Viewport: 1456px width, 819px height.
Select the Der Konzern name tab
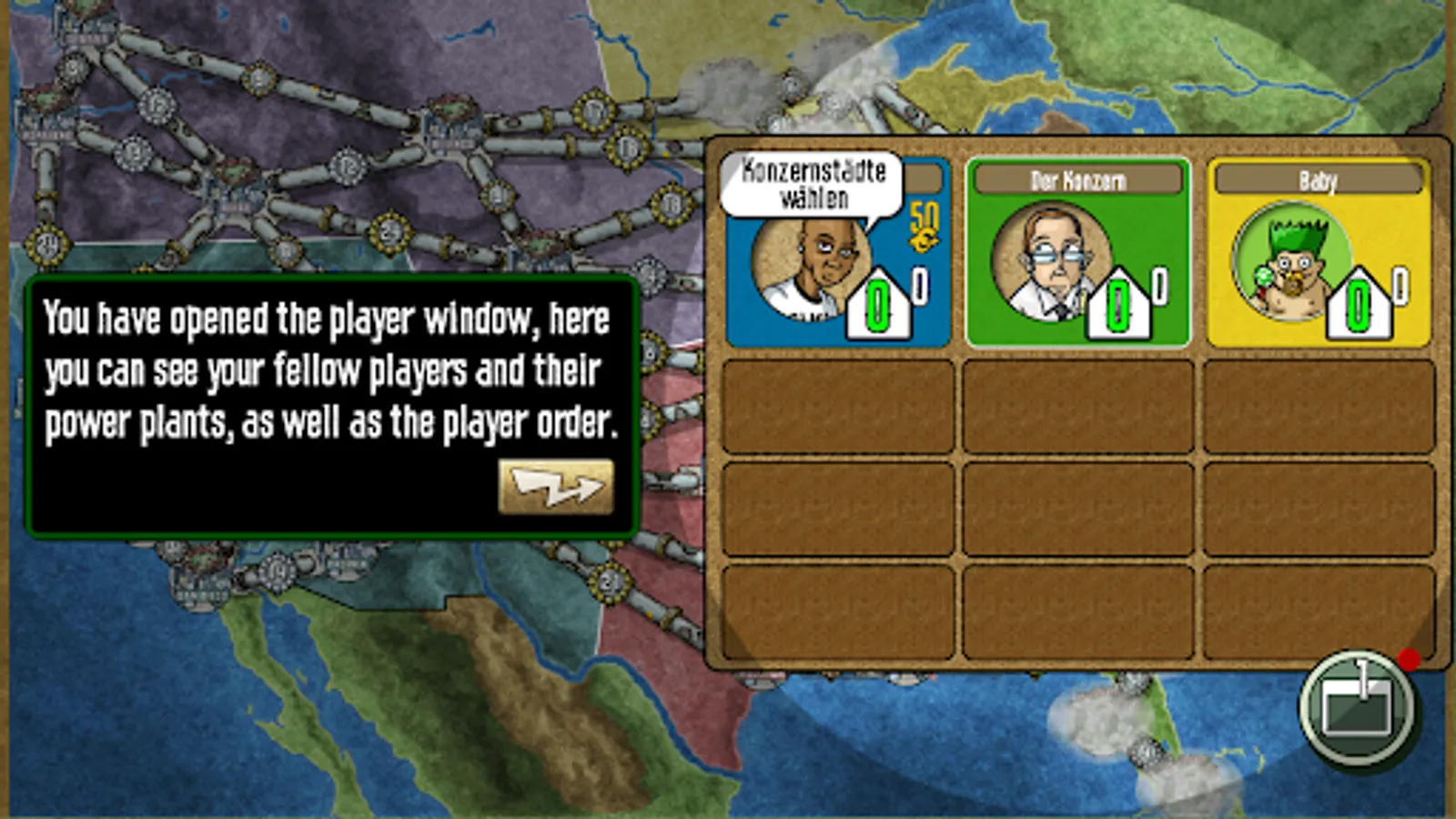[1077, 178]
